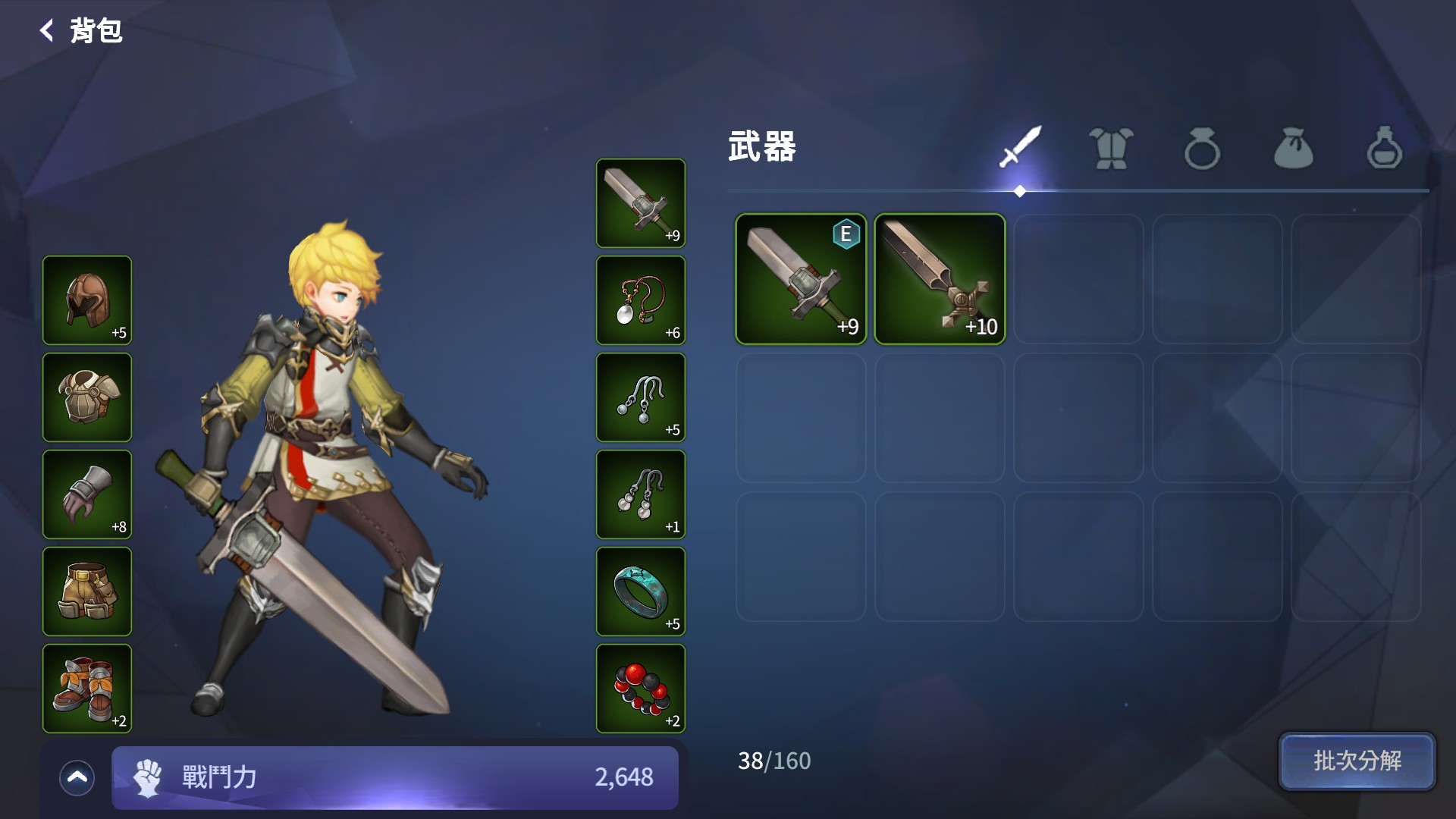Switch to the armor category tab
1456x819 pixels.
[x=1111, y=148]
